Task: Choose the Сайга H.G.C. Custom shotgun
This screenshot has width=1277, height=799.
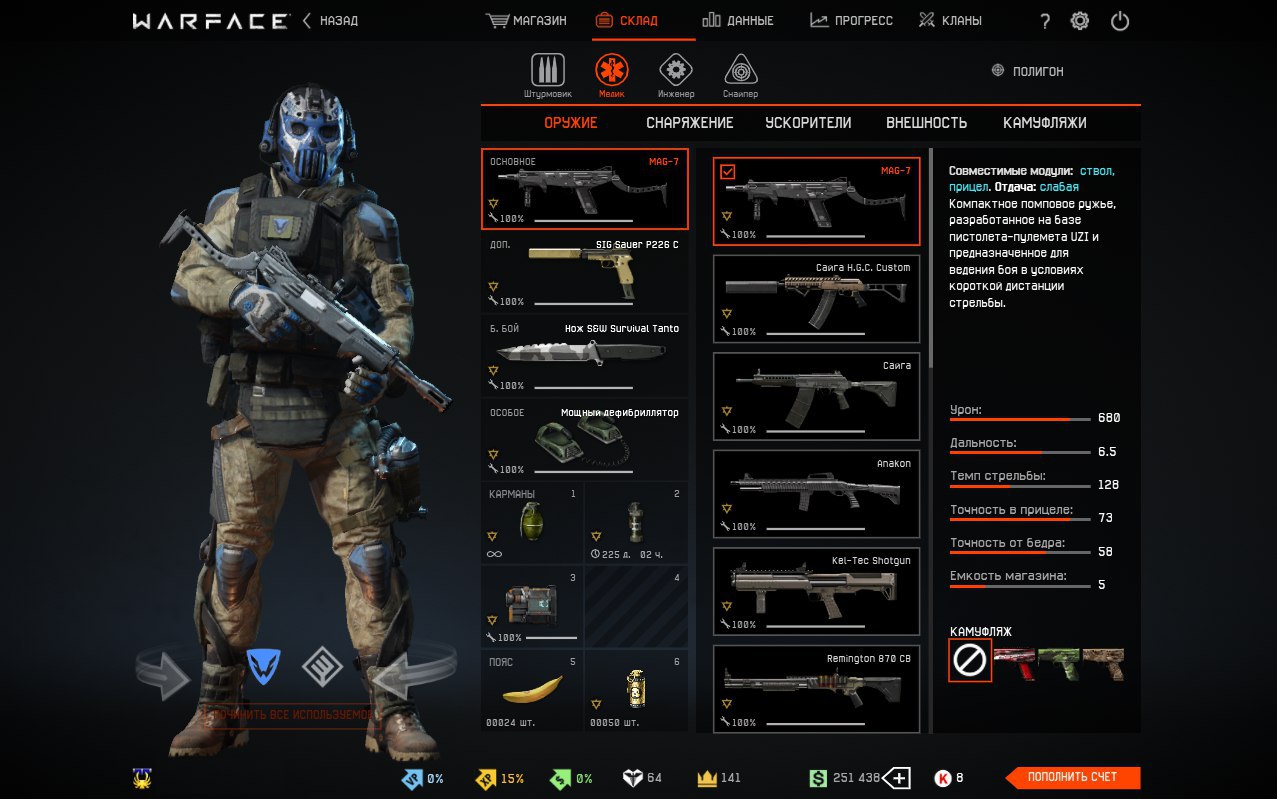Action: click(816, 298)
